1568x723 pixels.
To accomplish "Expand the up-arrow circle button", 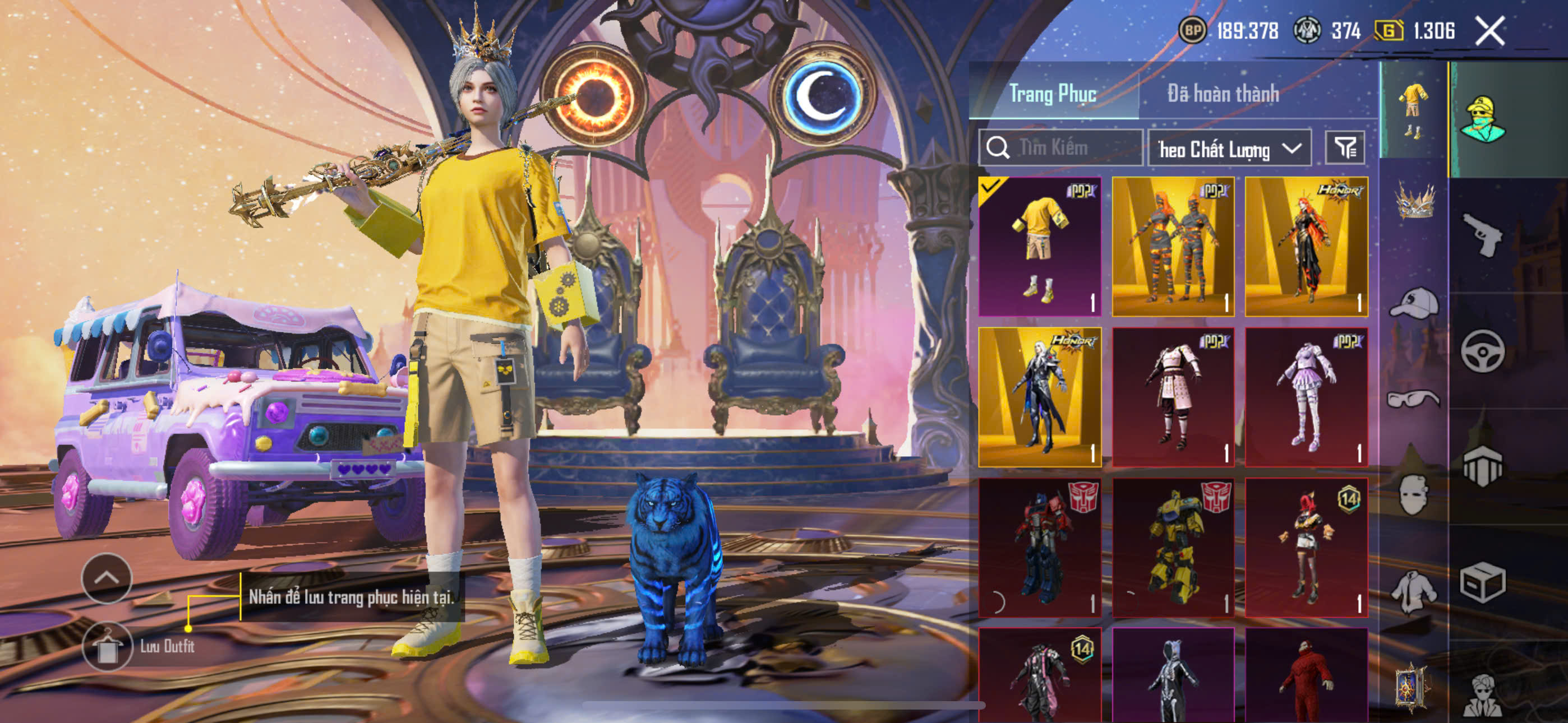I will point(107,577).
